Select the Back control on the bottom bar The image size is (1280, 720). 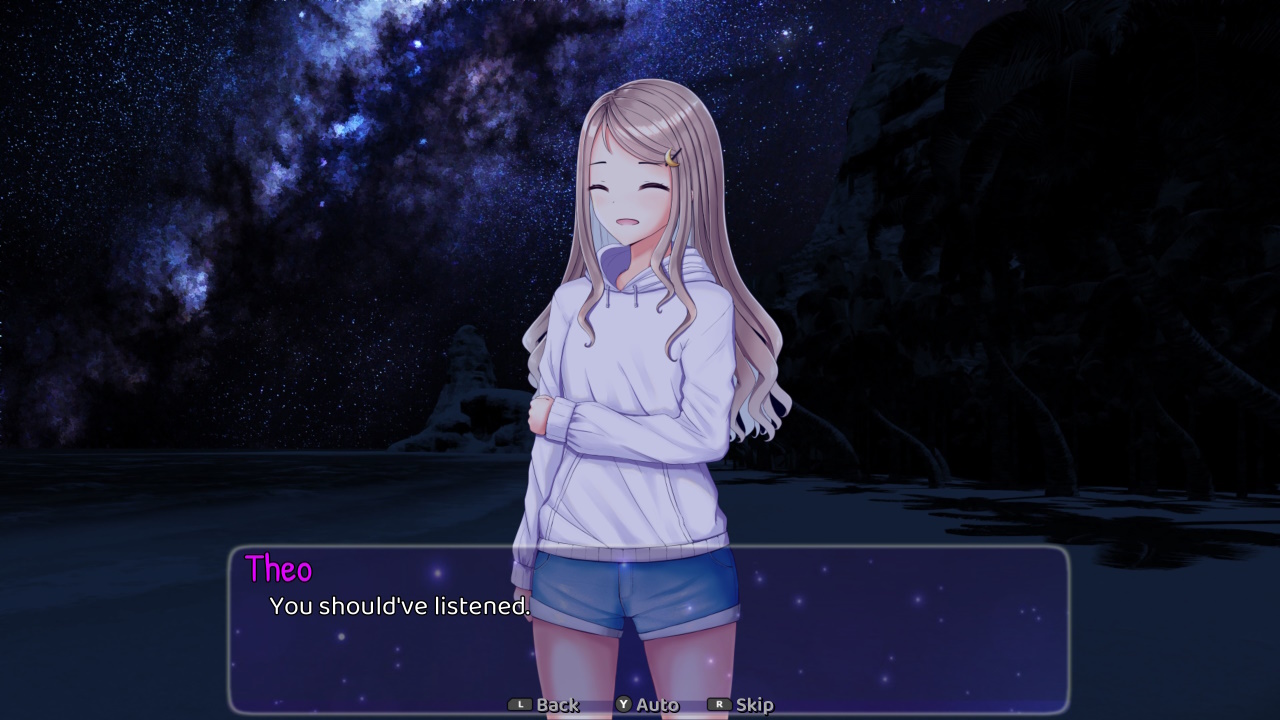click(556, 704)
